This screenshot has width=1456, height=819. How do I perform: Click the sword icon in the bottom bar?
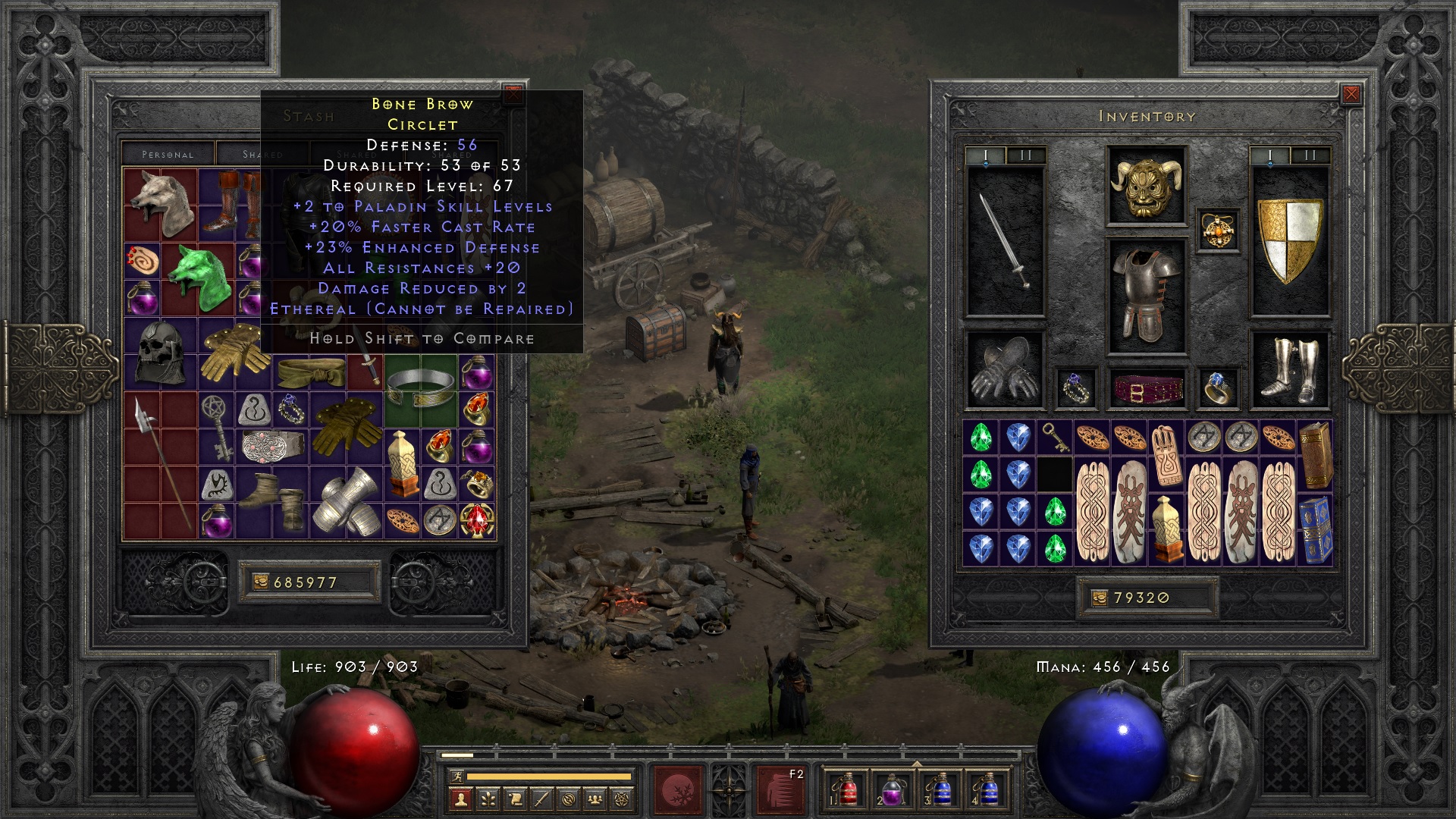point(541,800)
